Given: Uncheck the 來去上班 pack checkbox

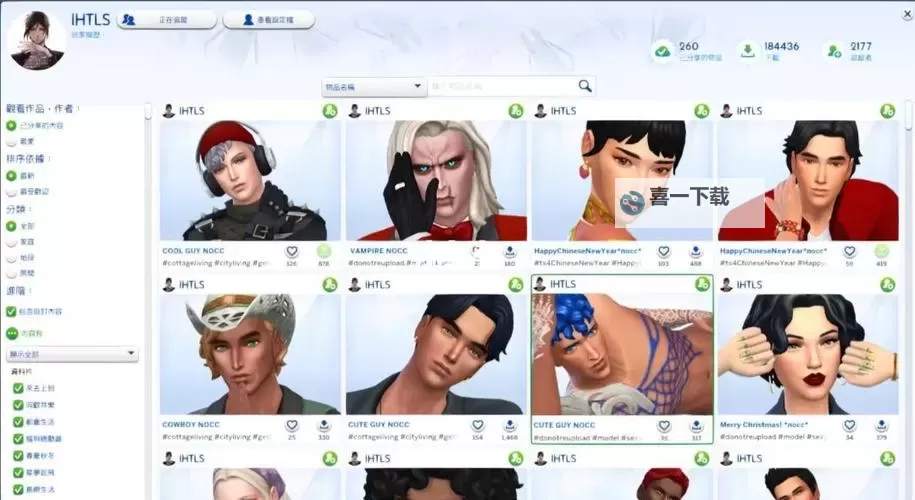Looking at the screenshot, I should point(17,387).
